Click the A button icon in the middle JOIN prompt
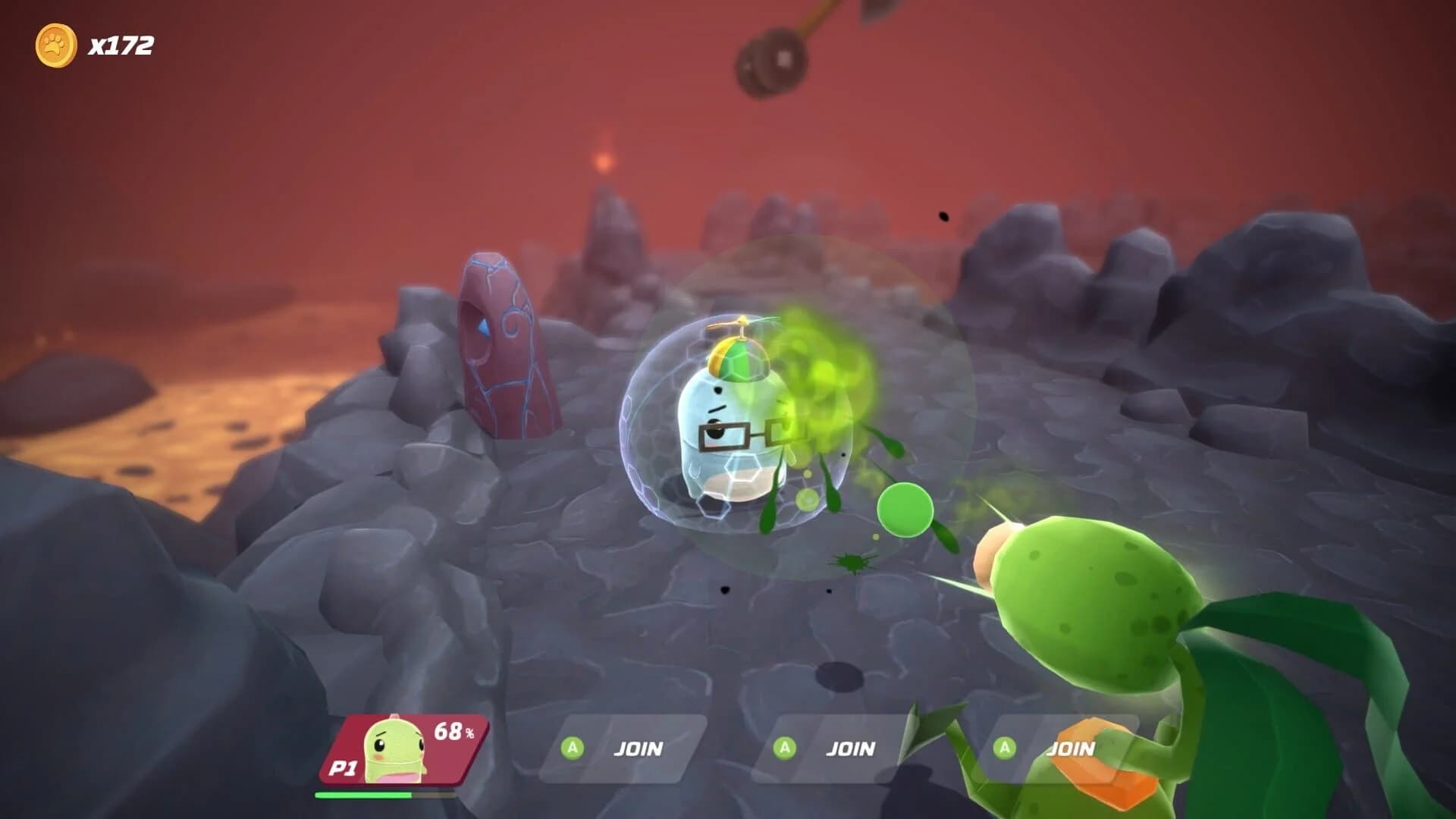The image size is (1456, 819). (784, 748)
